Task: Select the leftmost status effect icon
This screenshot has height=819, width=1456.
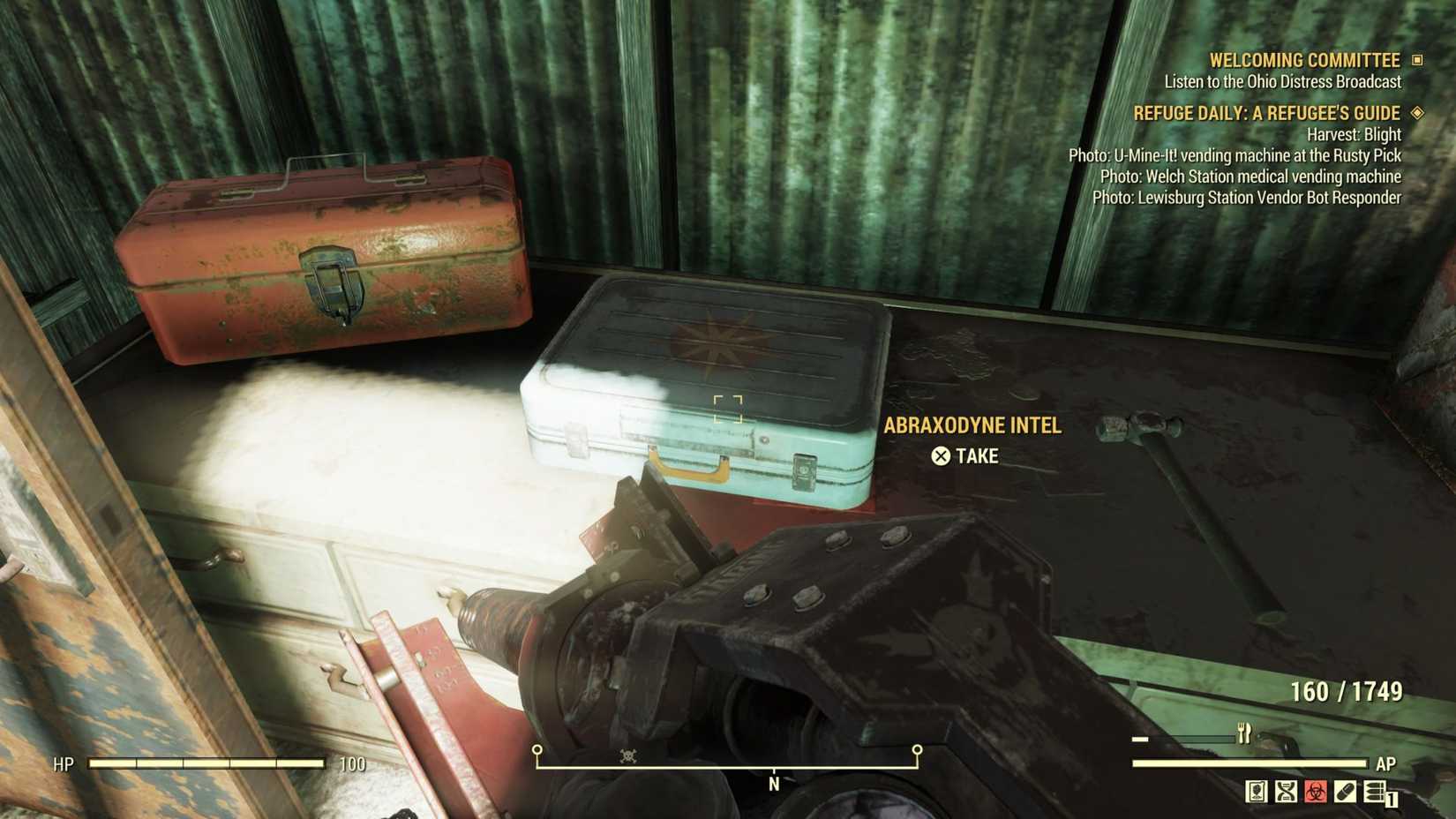Action: [x=1257, y=792]
